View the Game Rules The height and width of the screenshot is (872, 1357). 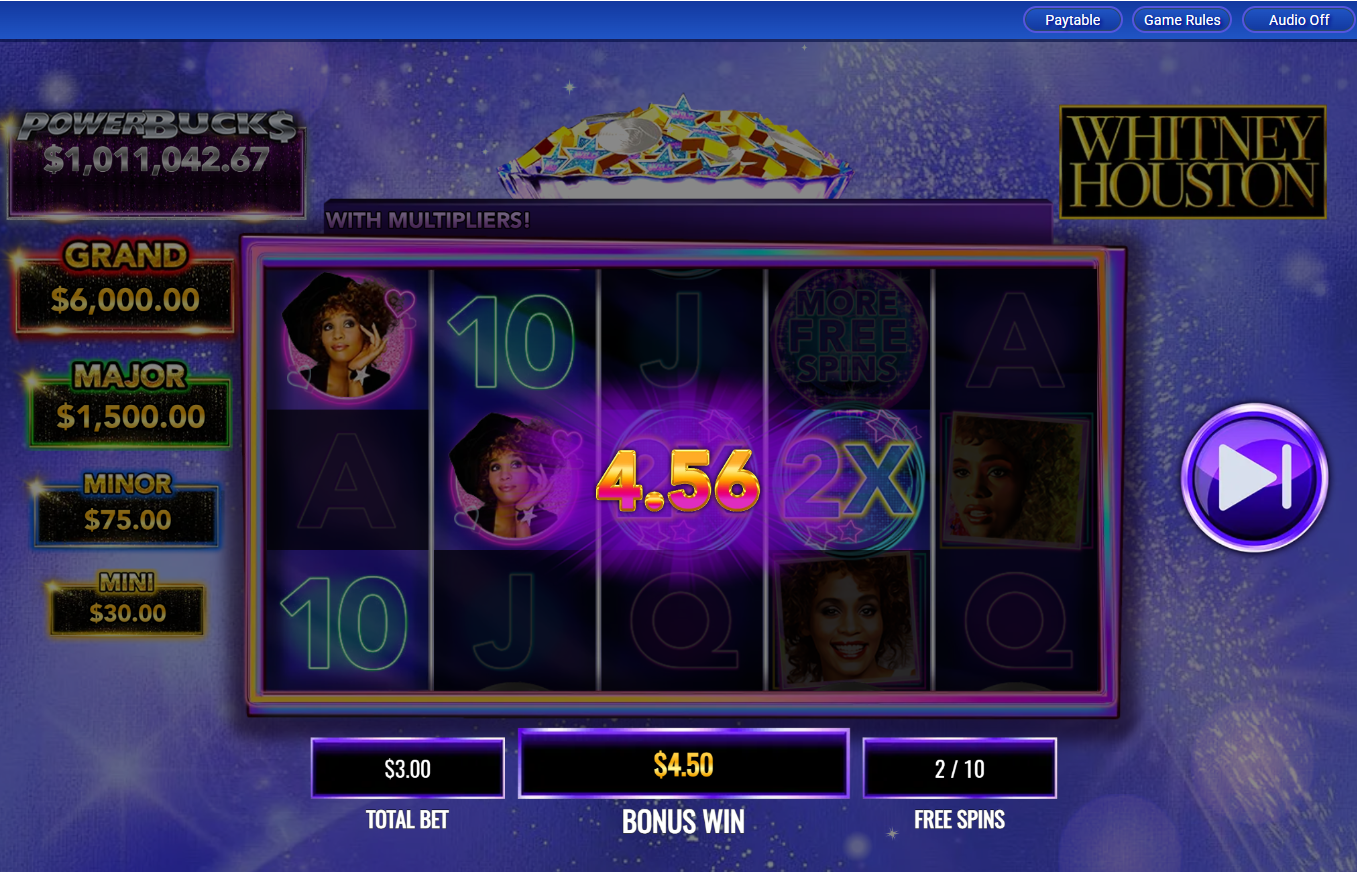point(1181,19)
